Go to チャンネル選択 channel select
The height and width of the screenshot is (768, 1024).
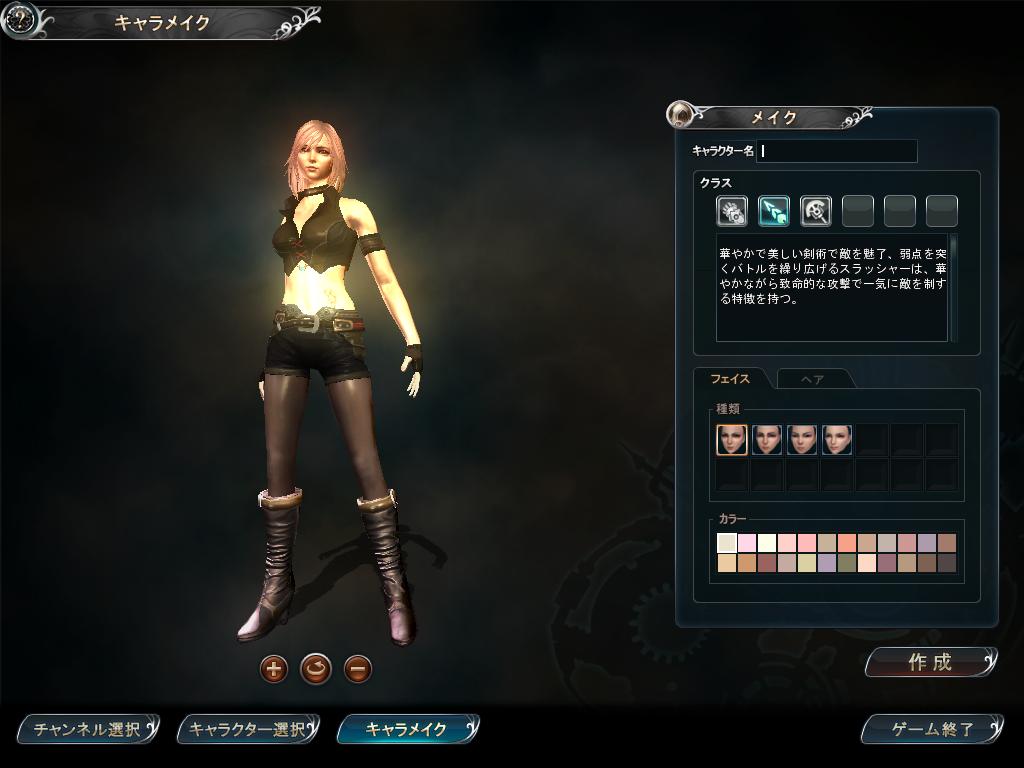87,729
